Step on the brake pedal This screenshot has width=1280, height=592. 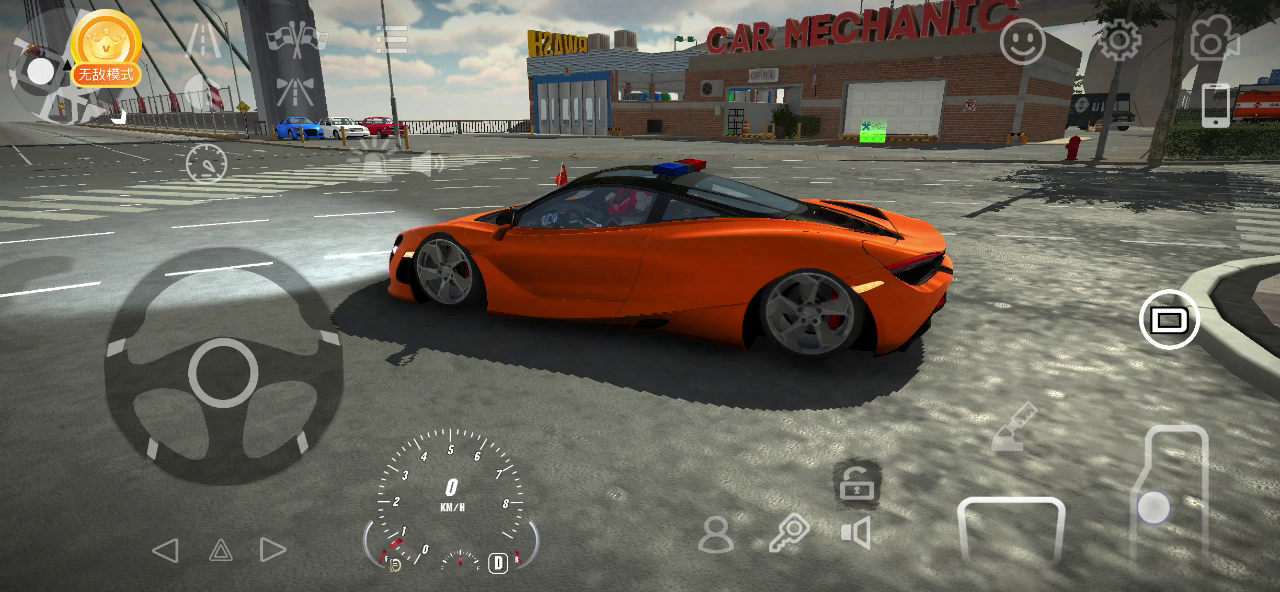tap(1010, 530)
